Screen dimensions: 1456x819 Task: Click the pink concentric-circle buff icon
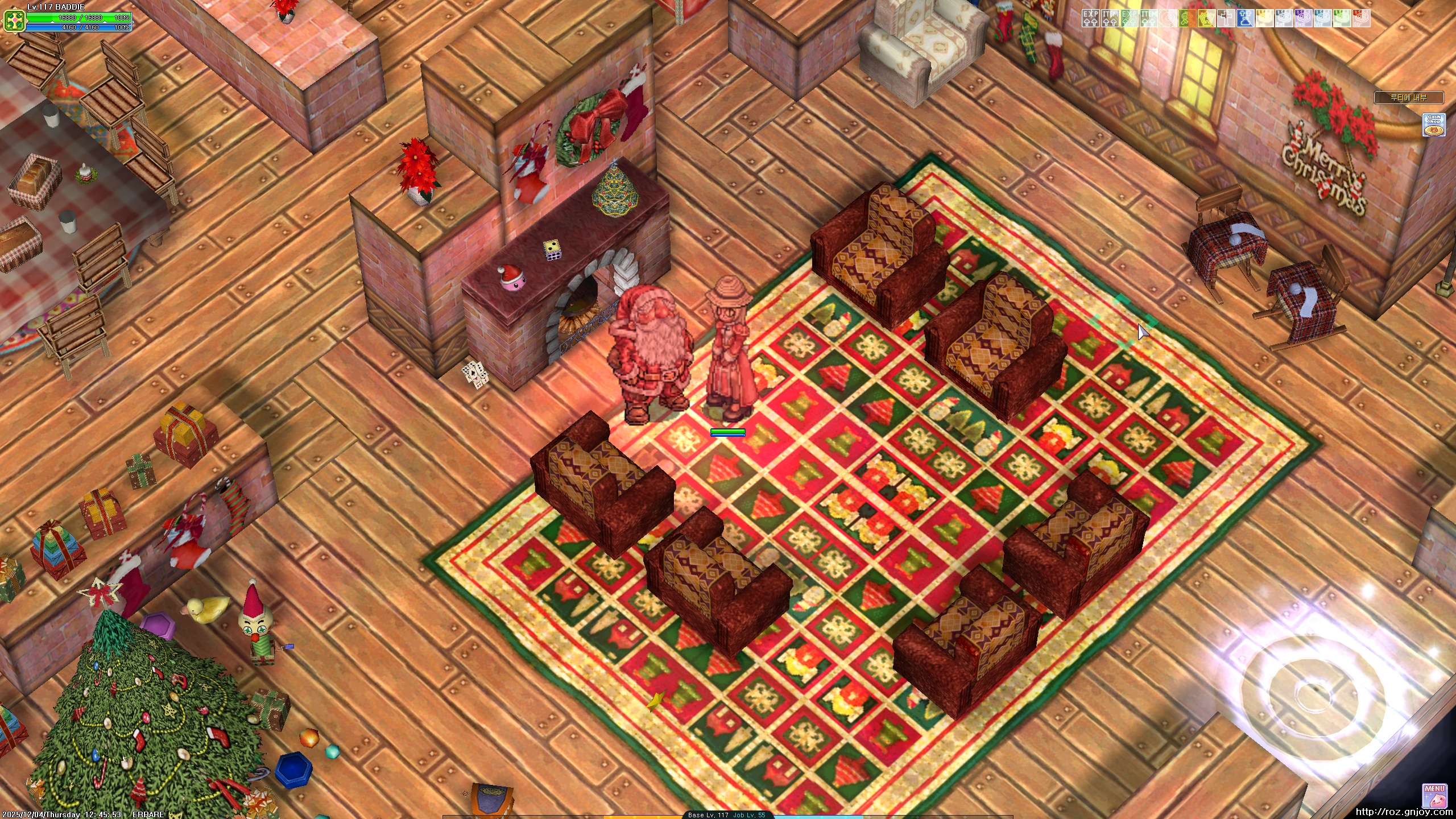coord(1168,18)
